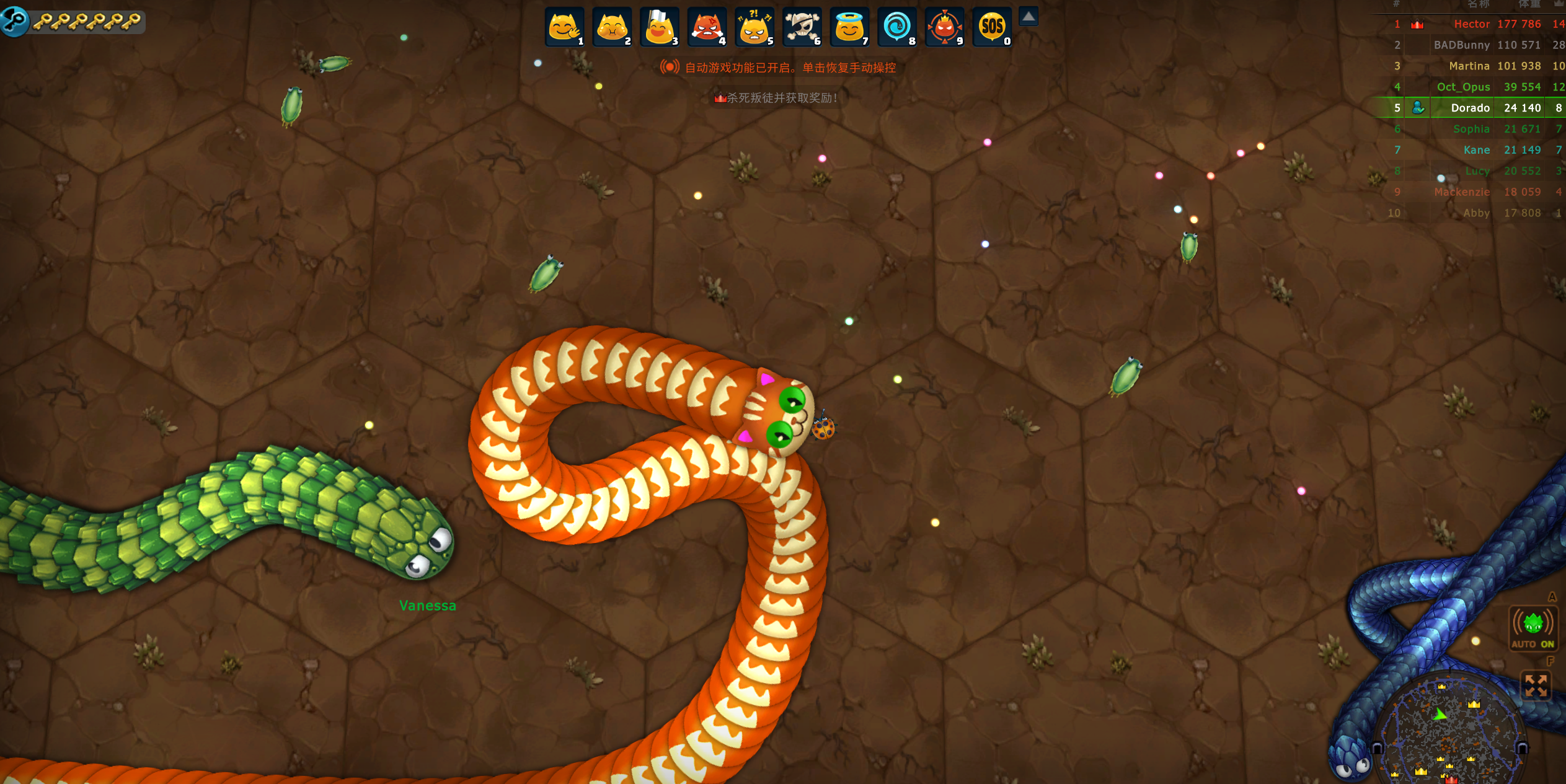Send the crowned red target emote
Screen dimensions: 1566x784
pyautogui.click(x=944, y=27)
